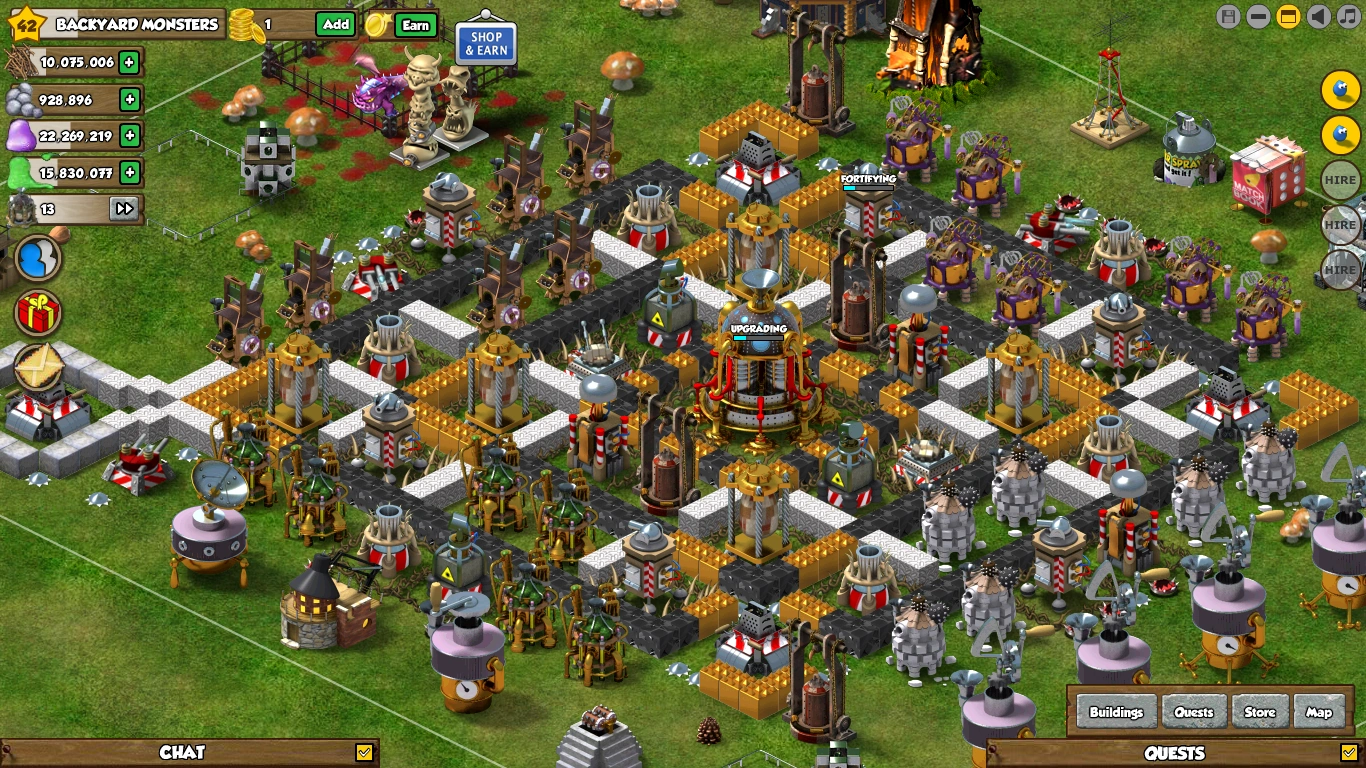Hire a worker with the top HIRE button

1340,180
